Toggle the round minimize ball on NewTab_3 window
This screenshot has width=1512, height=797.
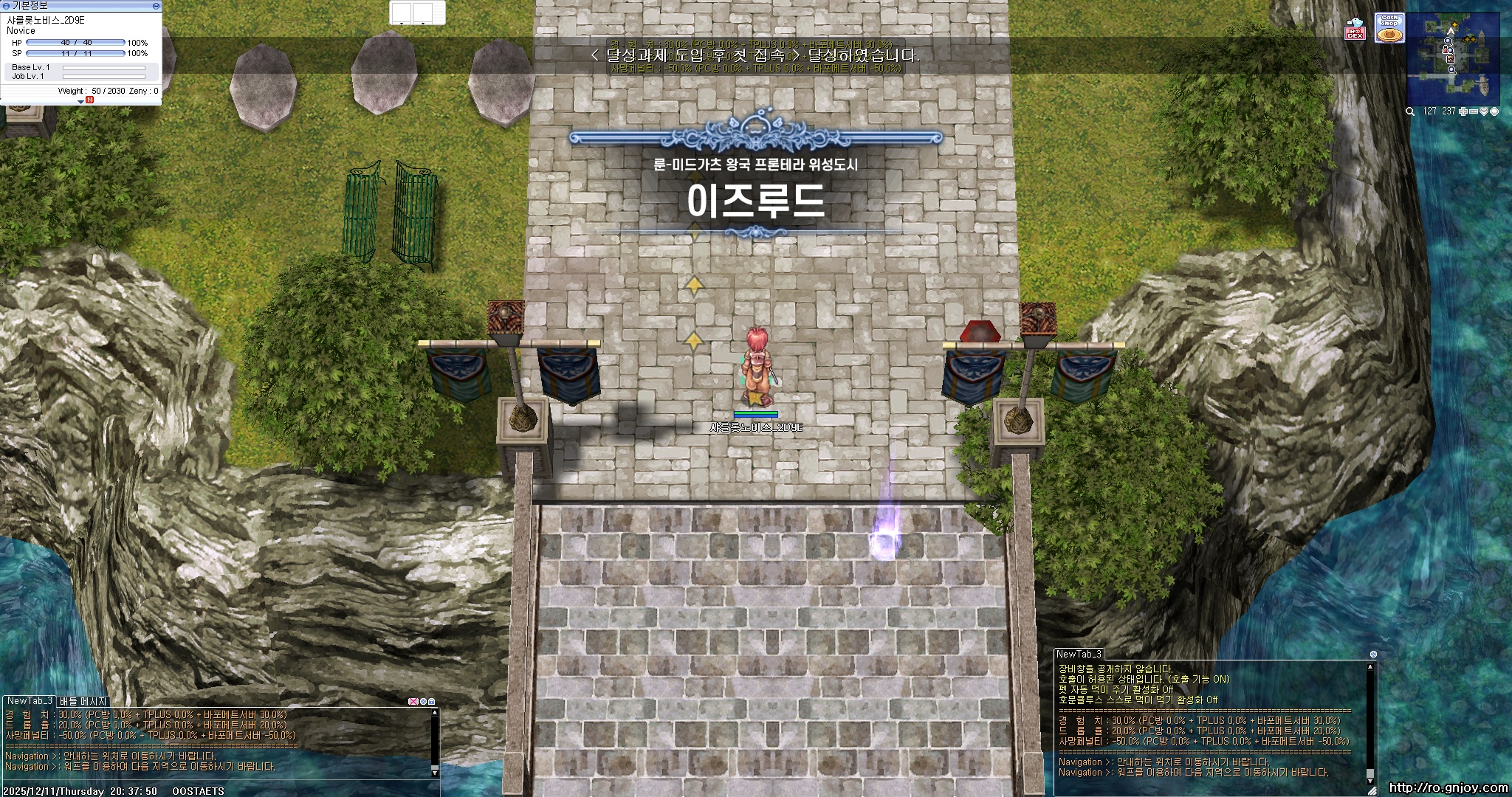pyautogui.click(x=1373, y=654)
